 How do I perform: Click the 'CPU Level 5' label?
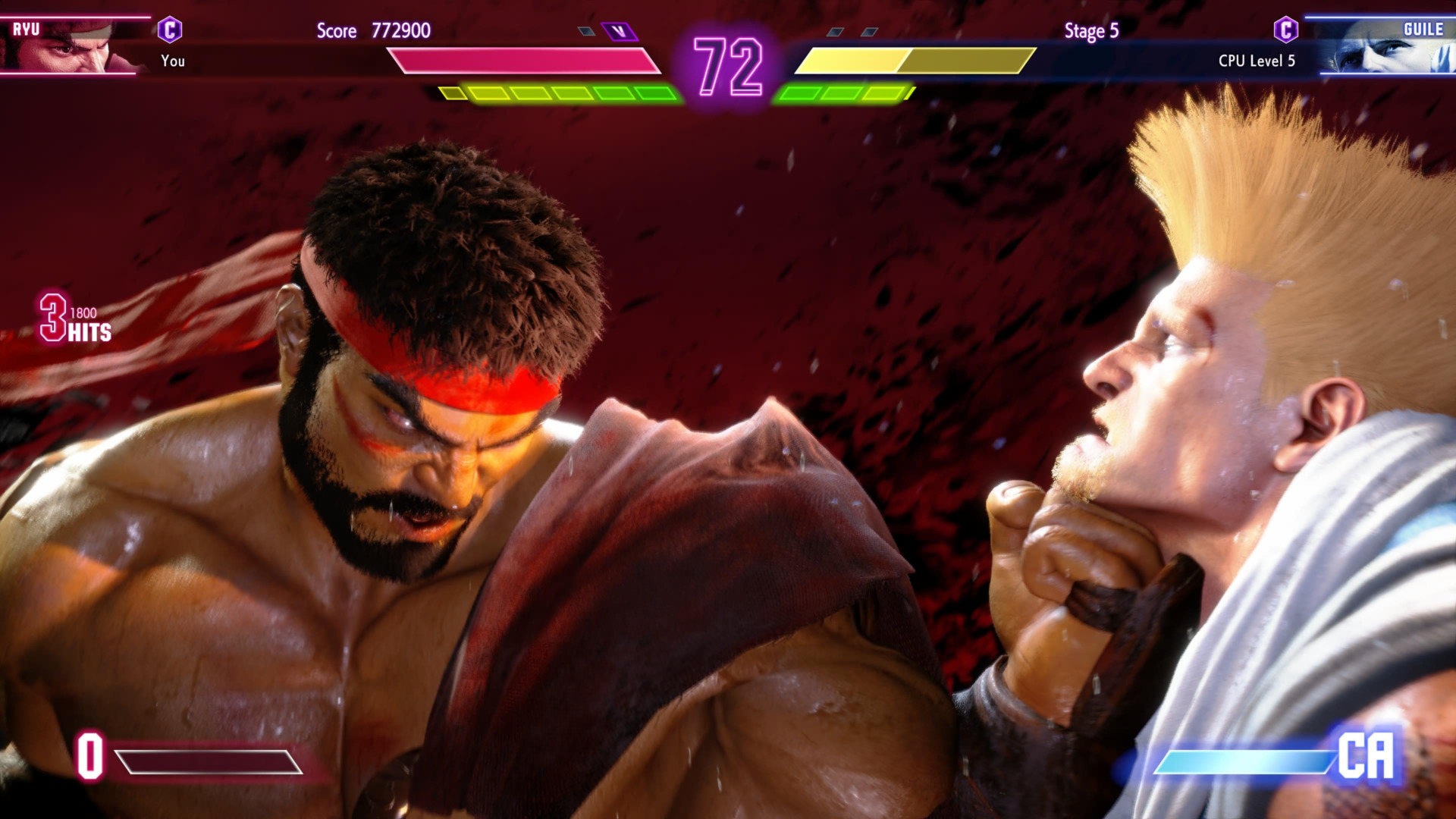click(x=1255, y=61)
